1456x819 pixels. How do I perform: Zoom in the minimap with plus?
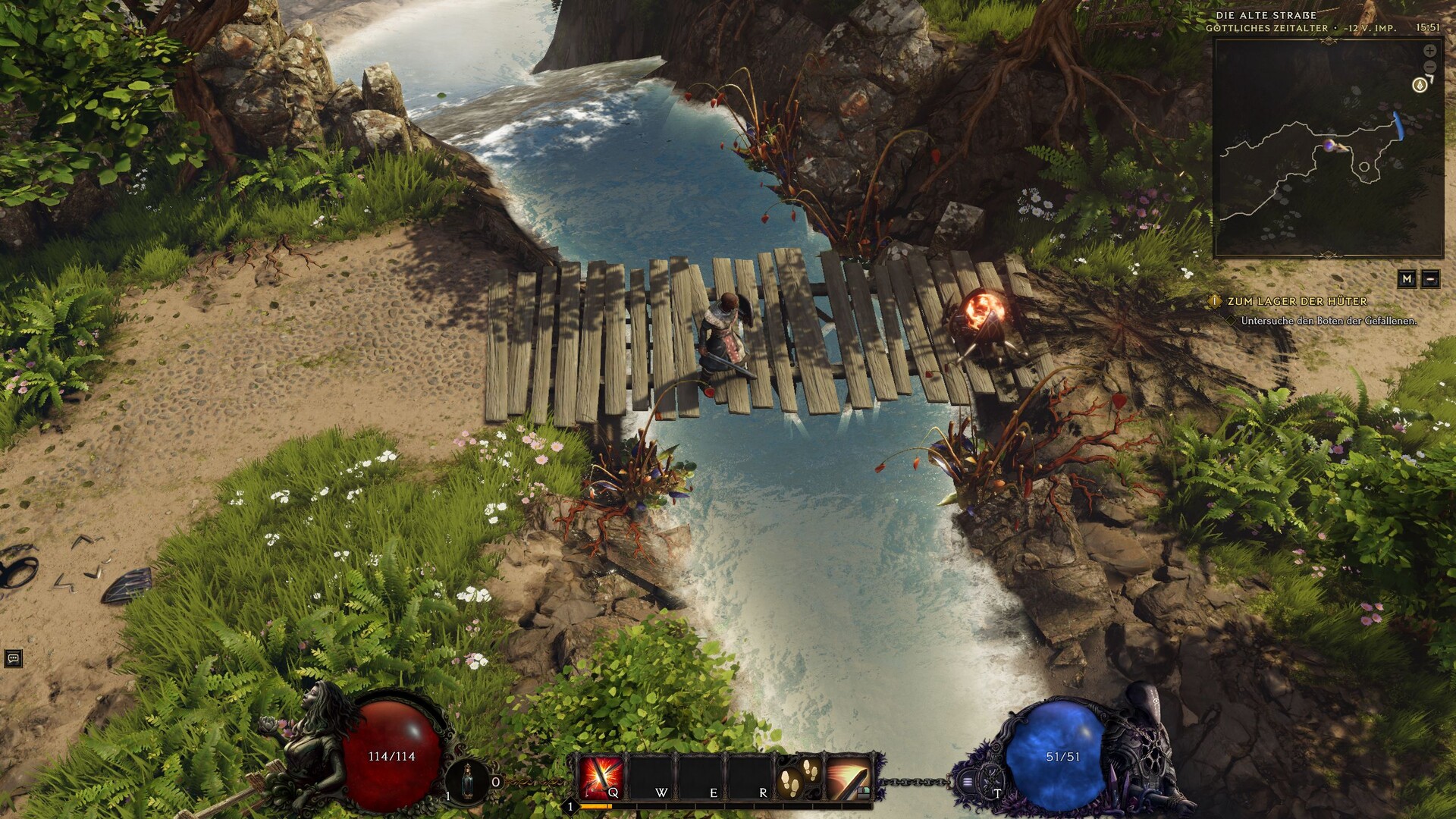[x=1429, y=51]
